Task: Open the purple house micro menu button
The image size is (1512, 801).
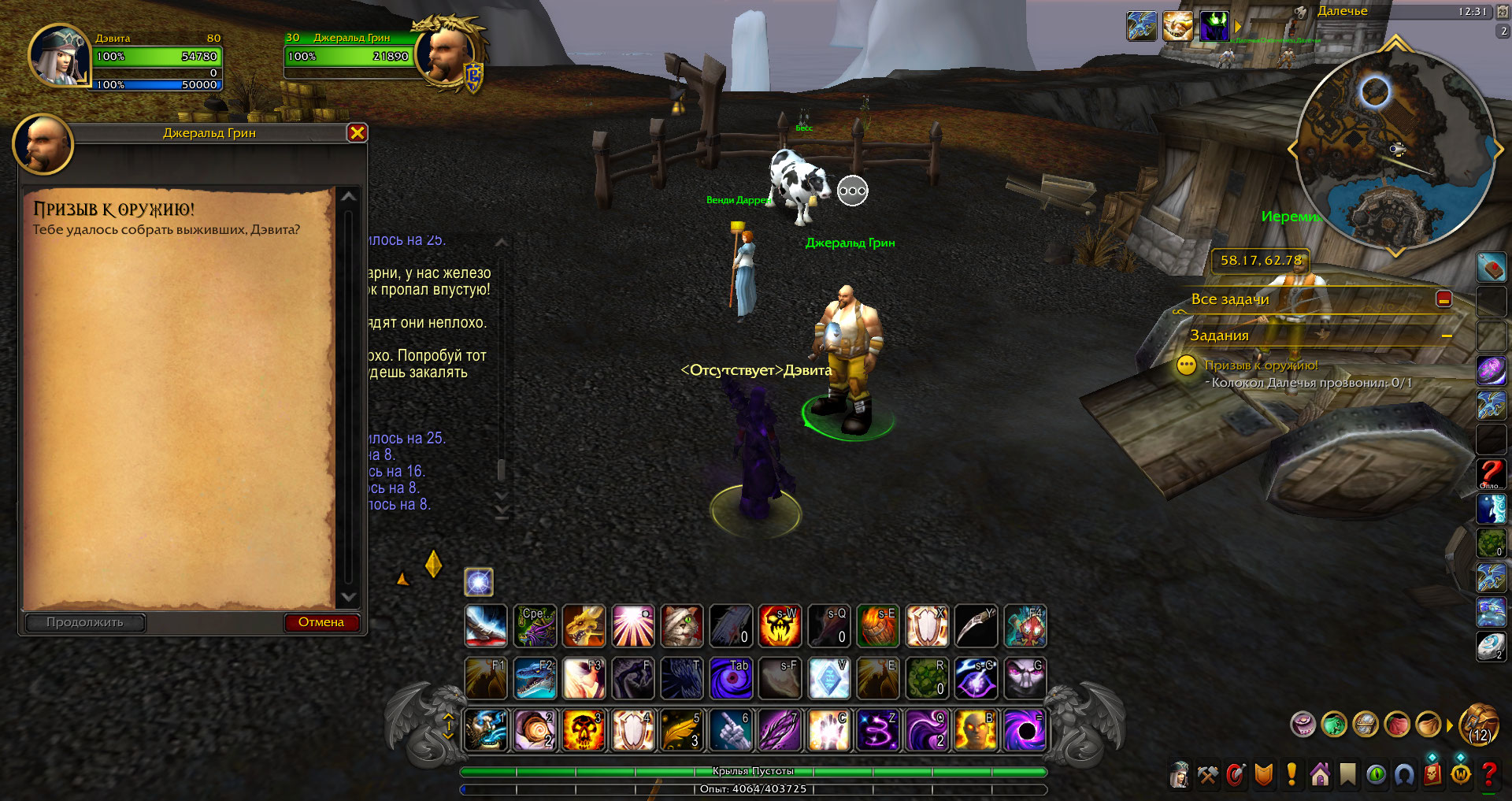Action: tap(1320, 775)
